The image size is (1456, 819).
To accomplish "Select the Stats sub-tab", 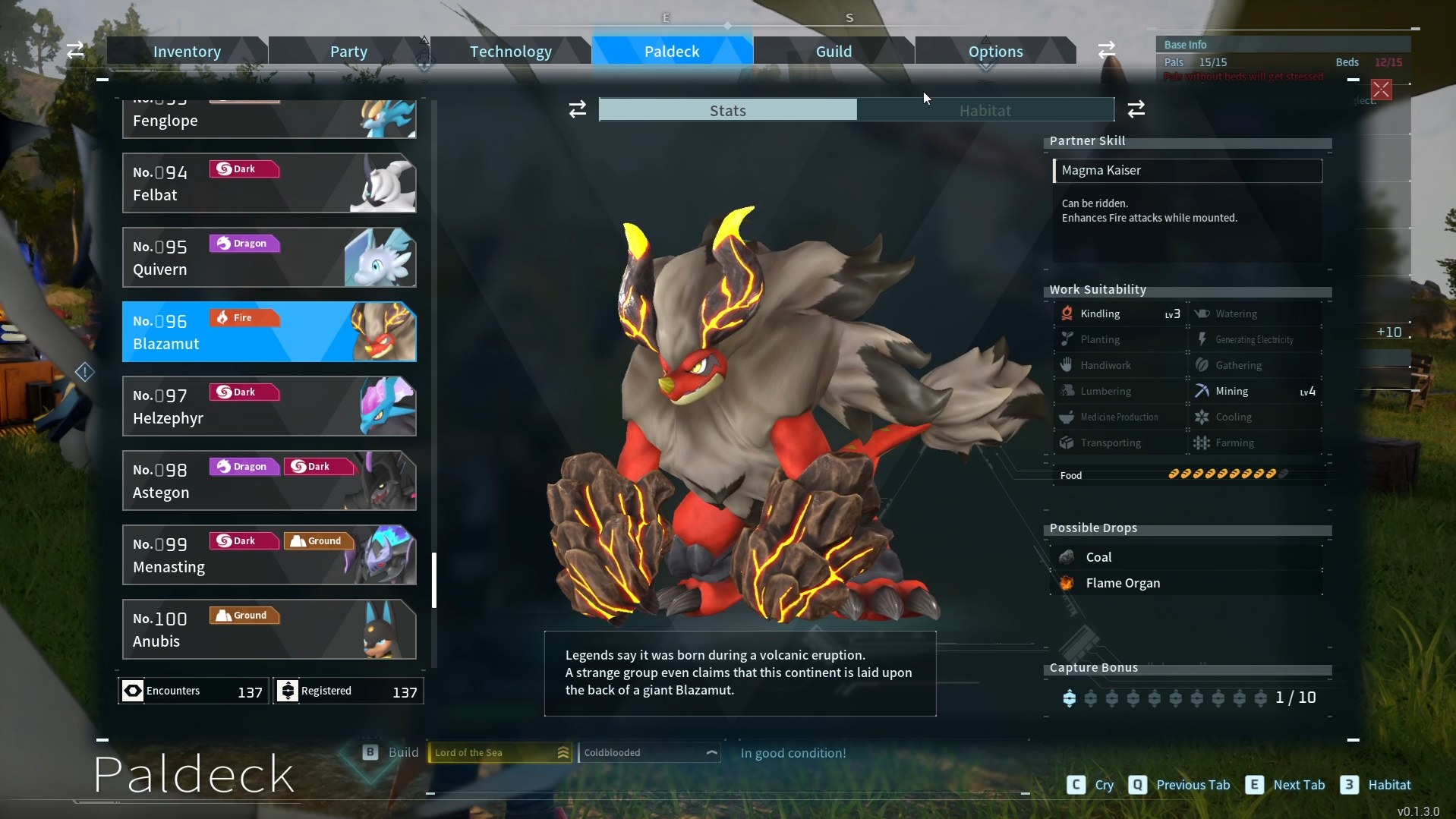I will click(x=727, y=111).
